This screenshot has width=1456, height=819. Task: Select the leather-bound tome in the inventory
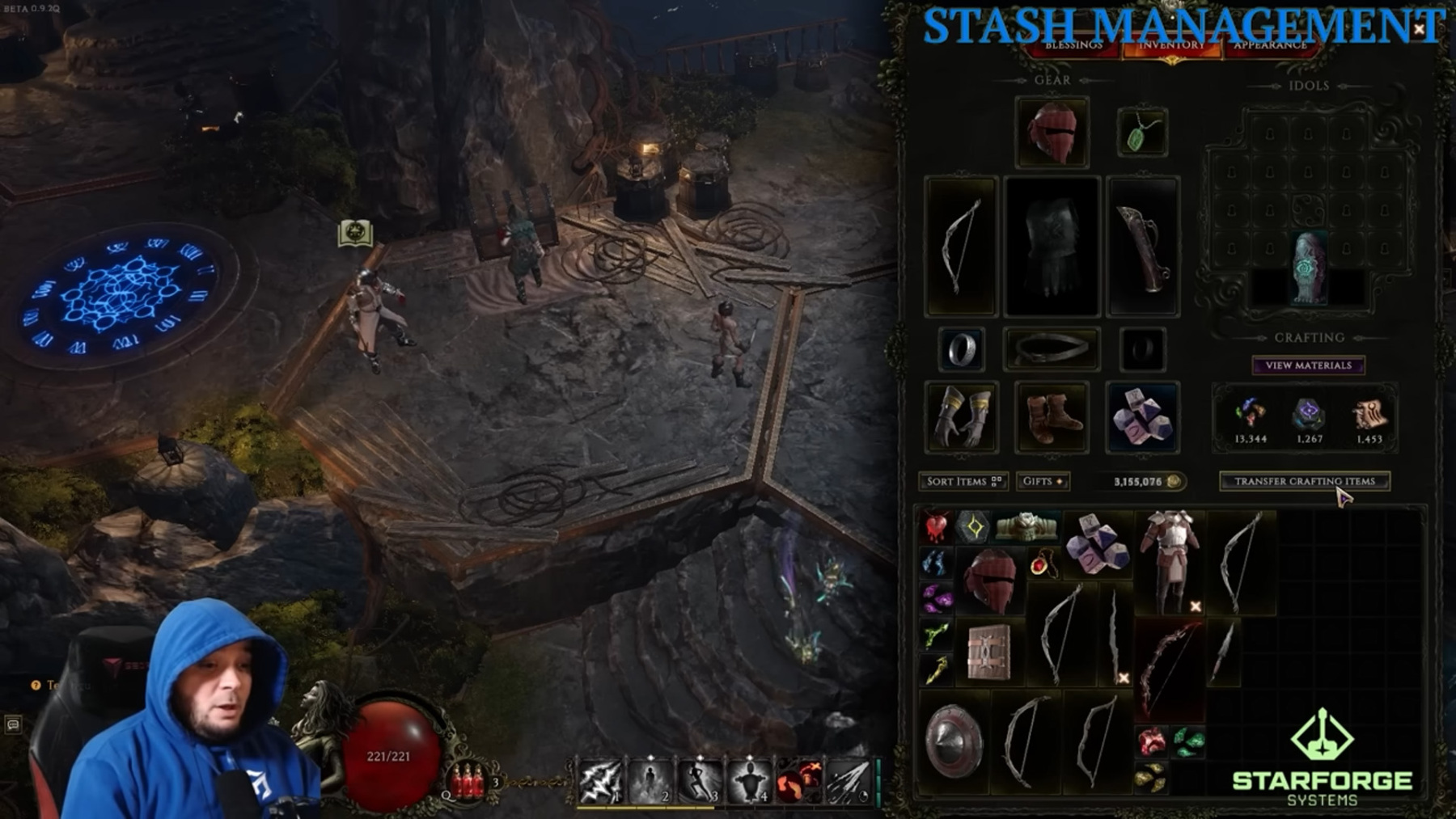pos(988,652)
